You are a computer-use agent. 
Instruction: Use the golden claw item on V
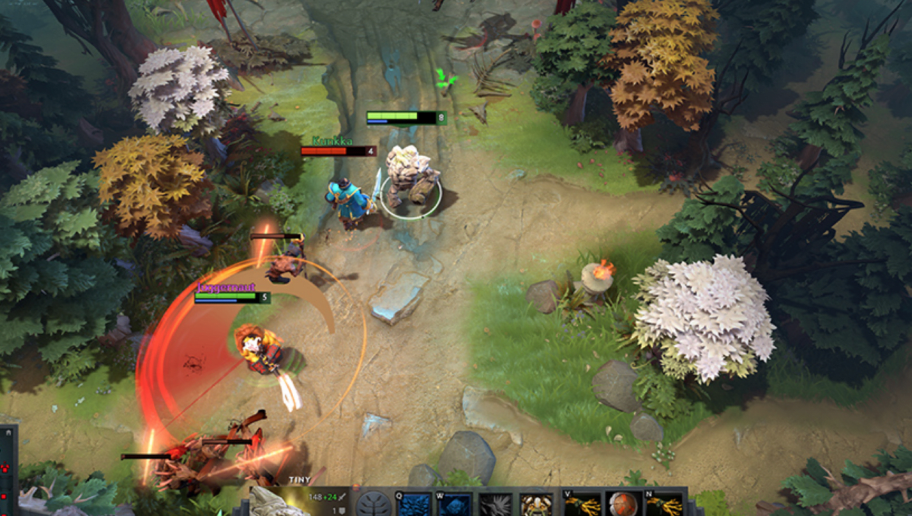[x=583, y=505]
